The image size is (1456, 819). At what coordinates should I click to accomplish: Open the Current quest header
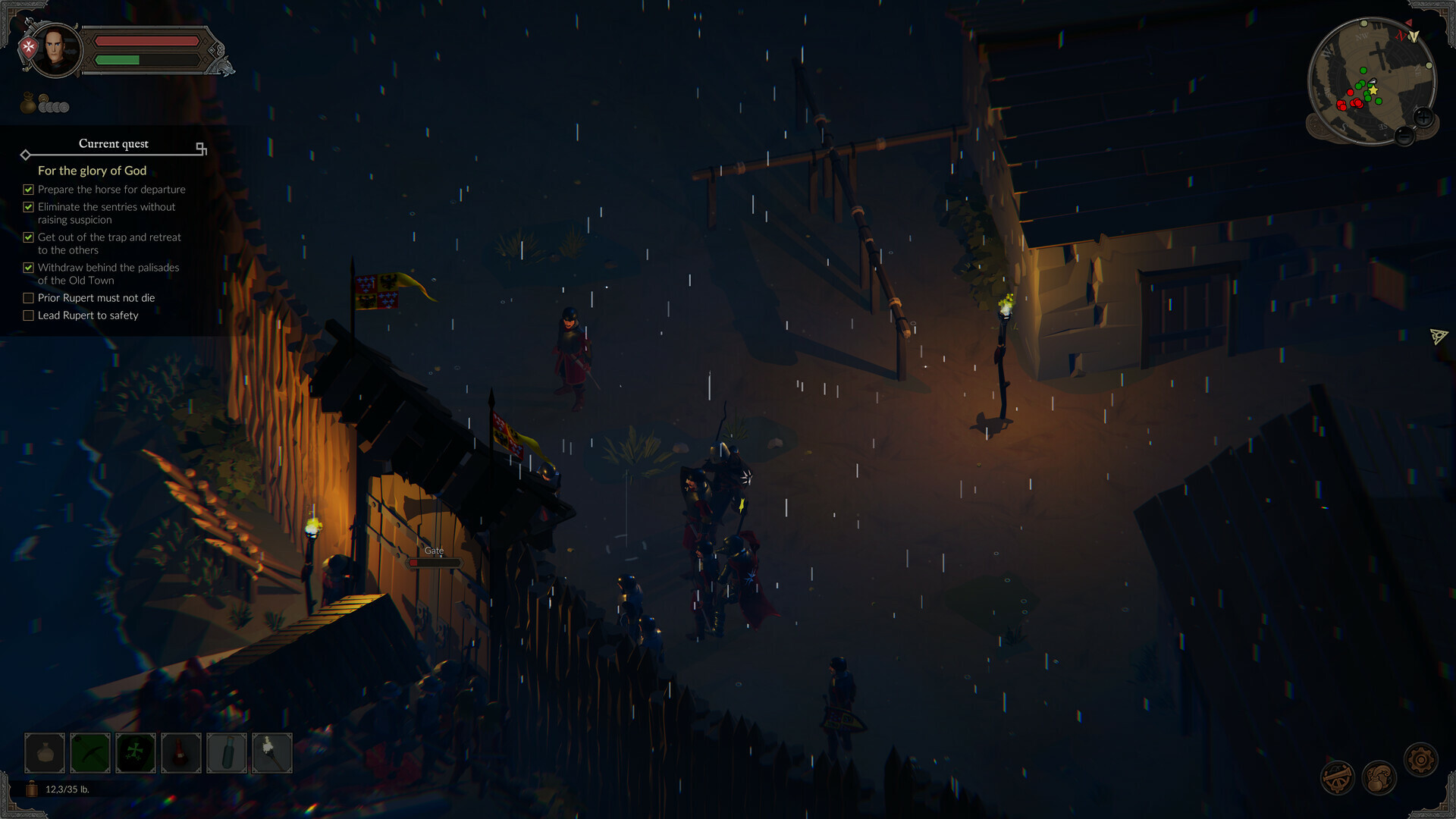[114, 143]
